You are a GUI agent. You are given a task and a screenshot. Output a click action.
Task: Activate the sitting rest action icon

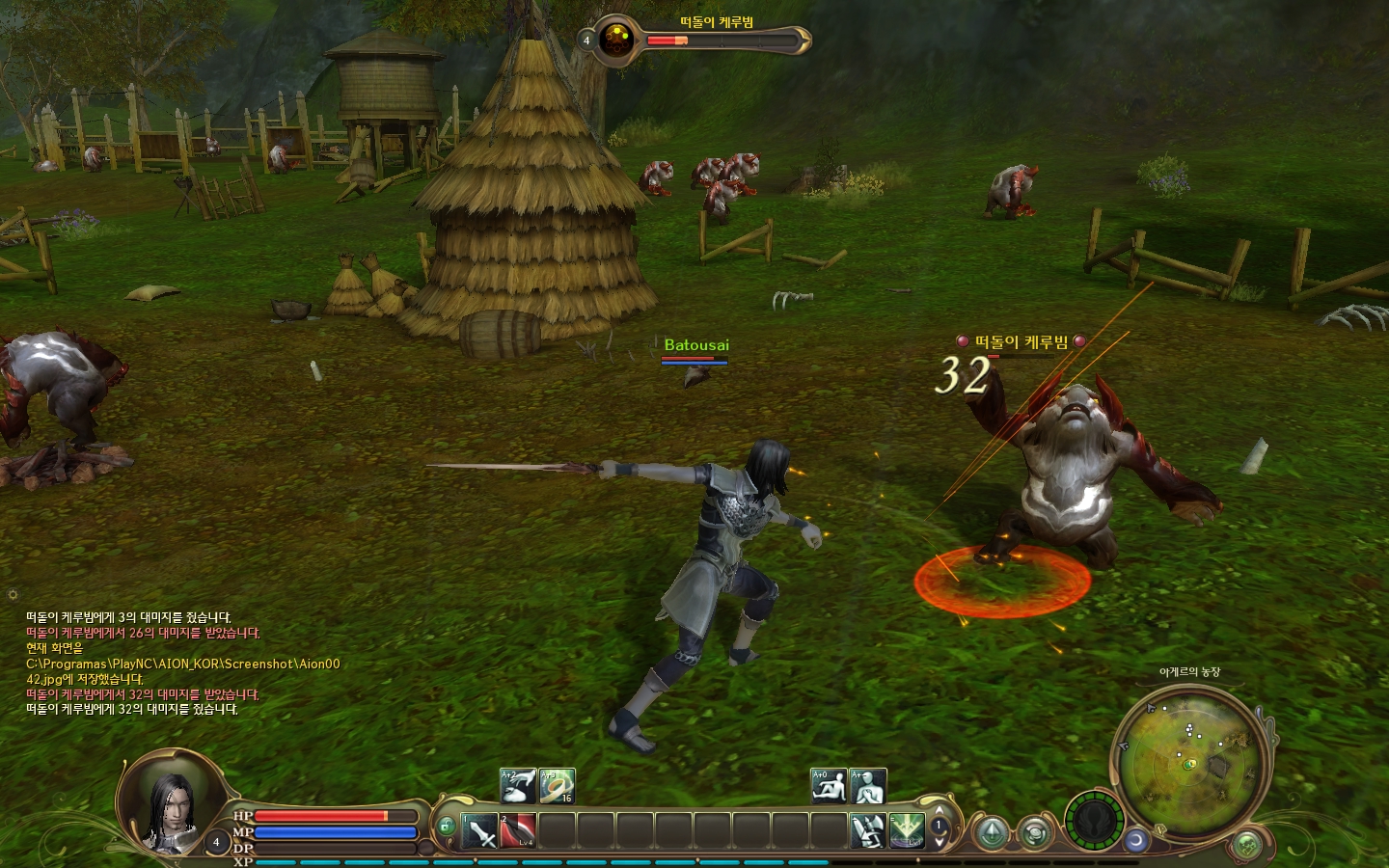829,786
